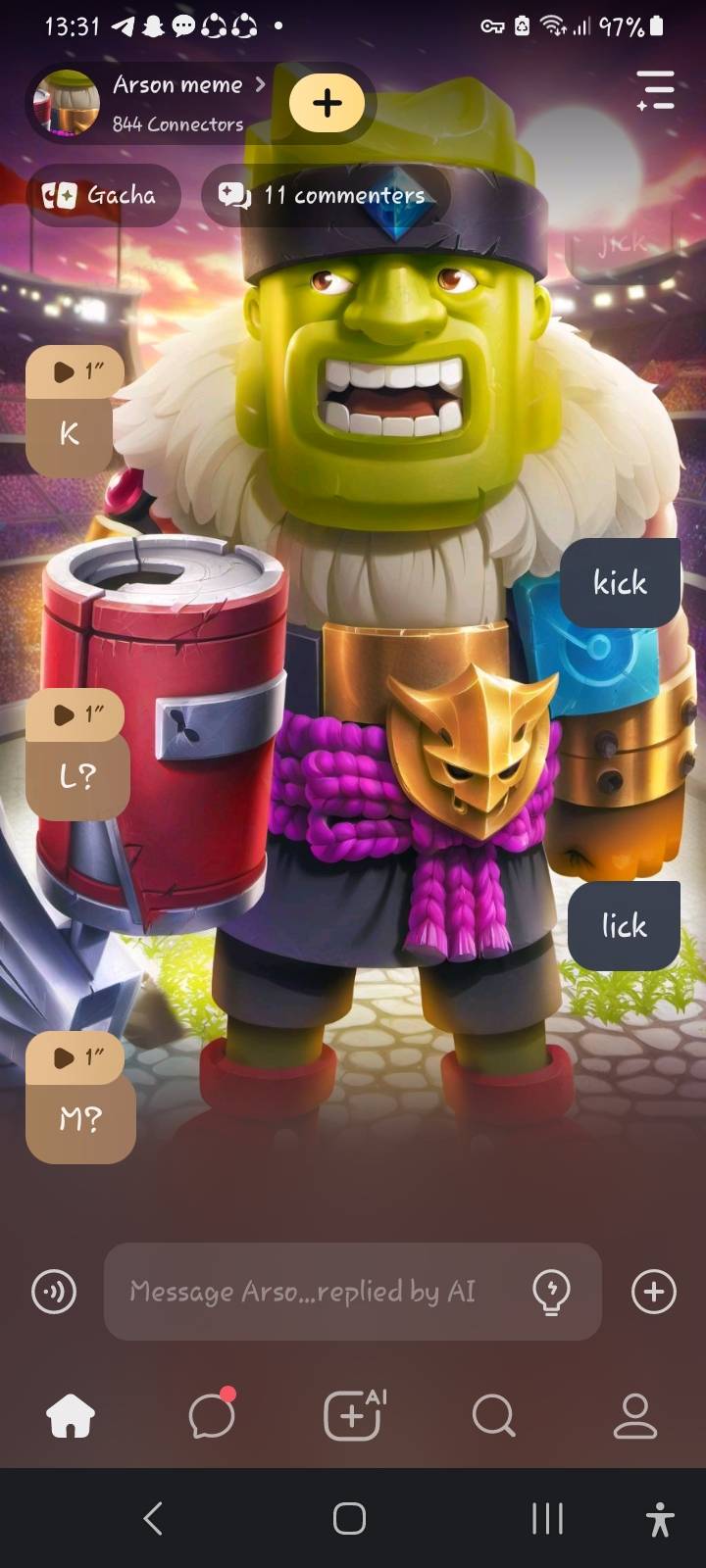
Task: Play the voice clip above the M? message
Action: (x=76, y=1057)
